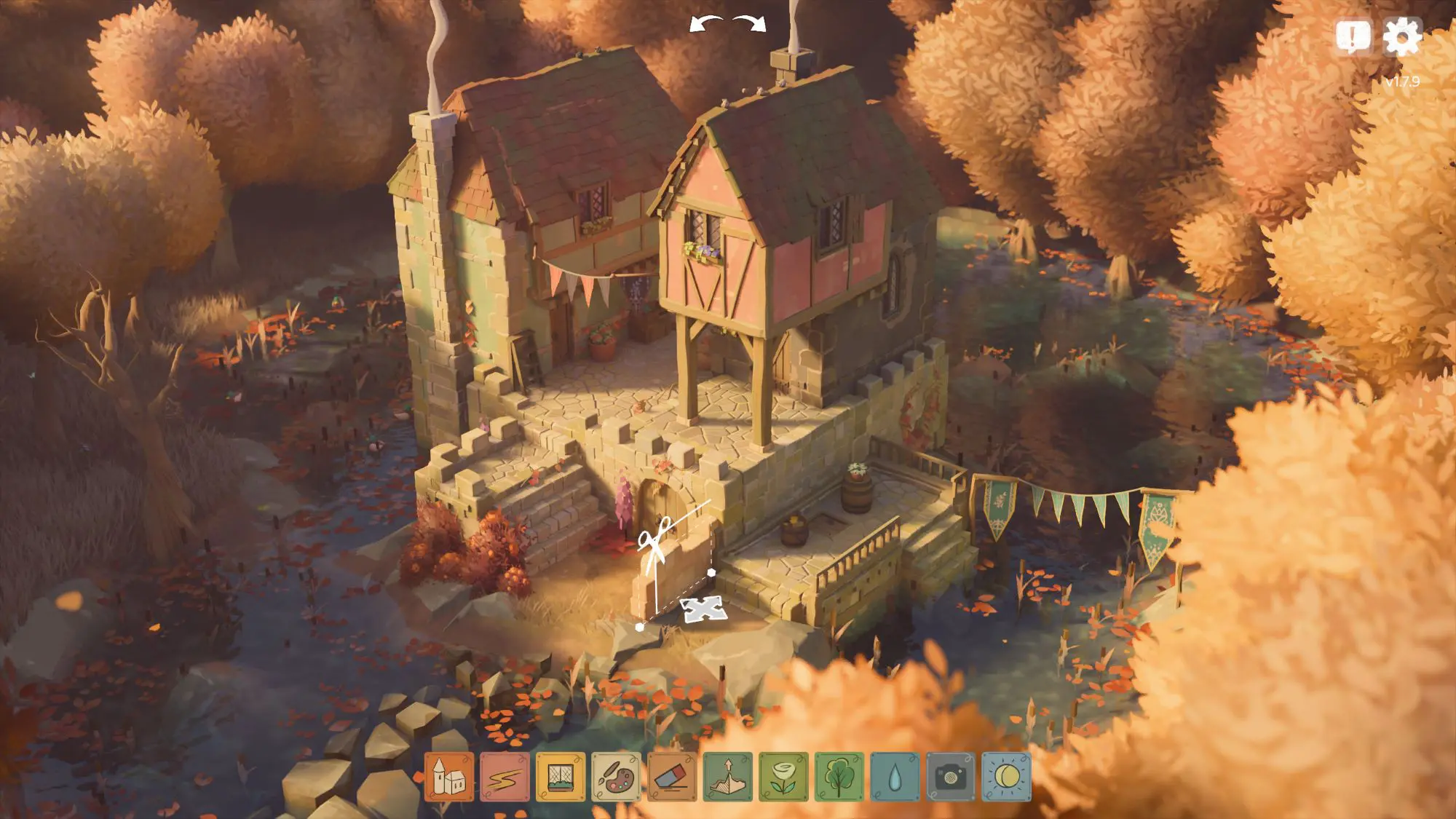
Task: Grab the four-arrow move handle
Action: click(x=702, y=609)
